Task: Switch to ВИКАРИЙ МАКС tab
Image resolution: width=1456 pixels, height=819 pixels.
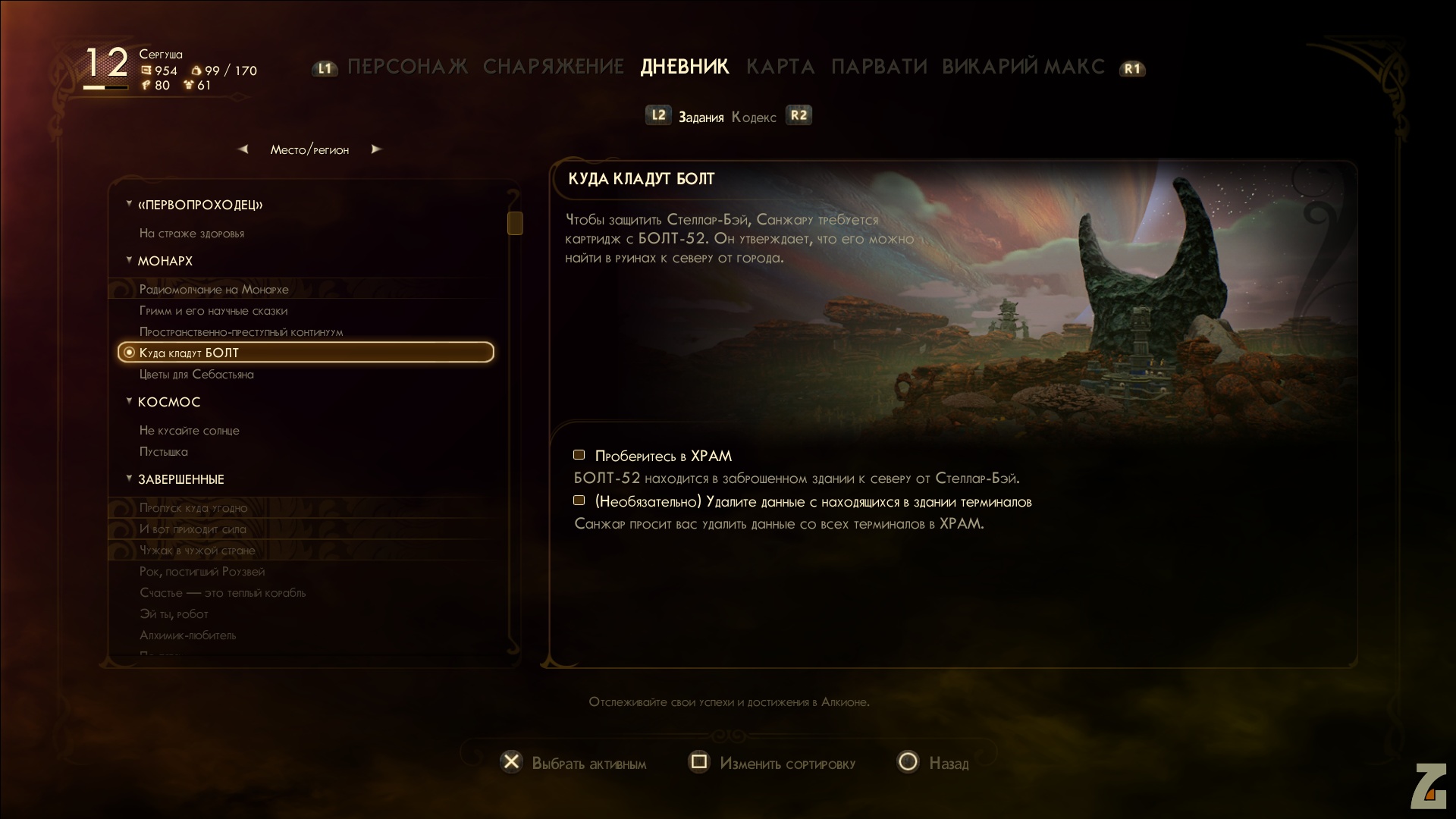Action: (x=1023, y=67)
